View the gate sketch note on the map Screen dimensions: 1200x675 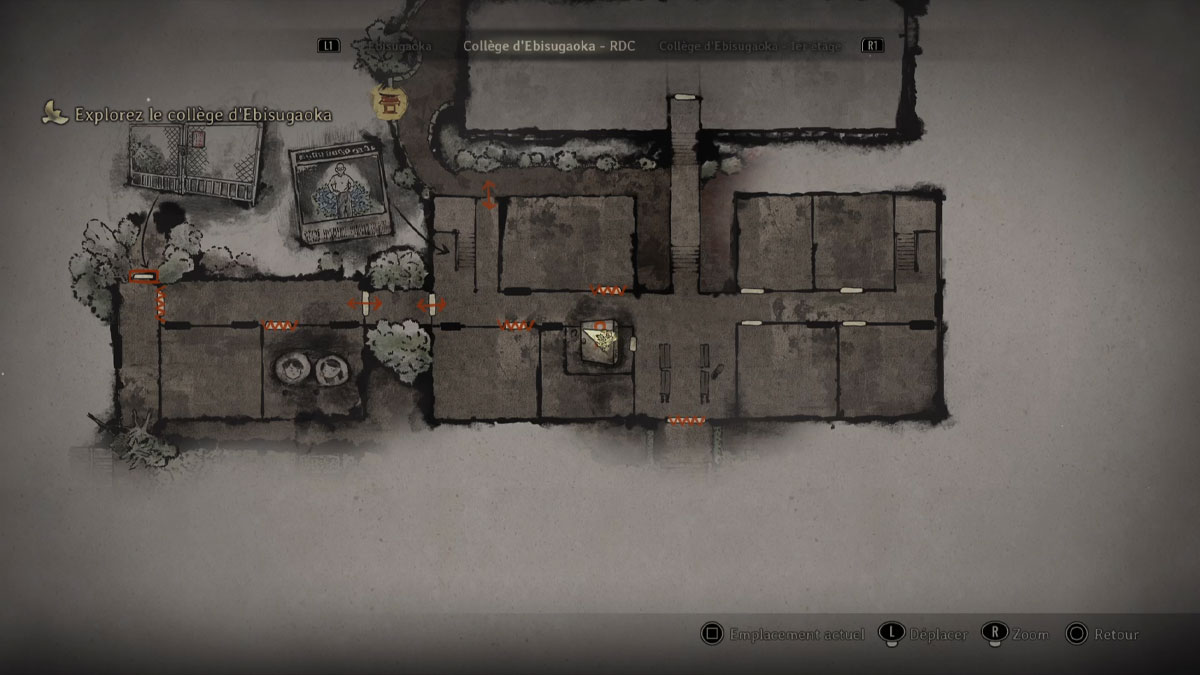click(194, 163)
